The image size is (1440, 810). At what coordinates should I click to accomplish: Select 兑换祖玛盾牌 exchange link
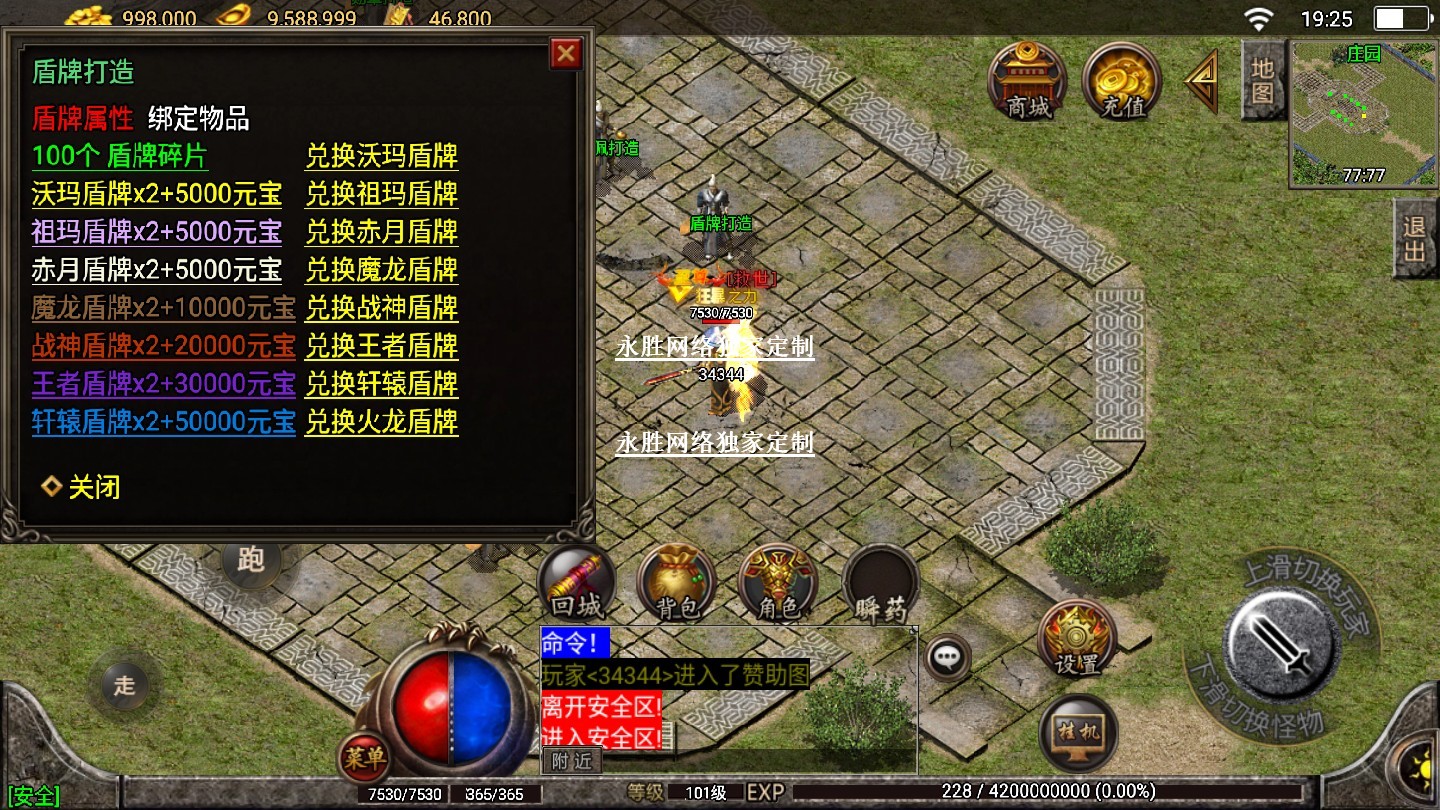click(381, 194)
